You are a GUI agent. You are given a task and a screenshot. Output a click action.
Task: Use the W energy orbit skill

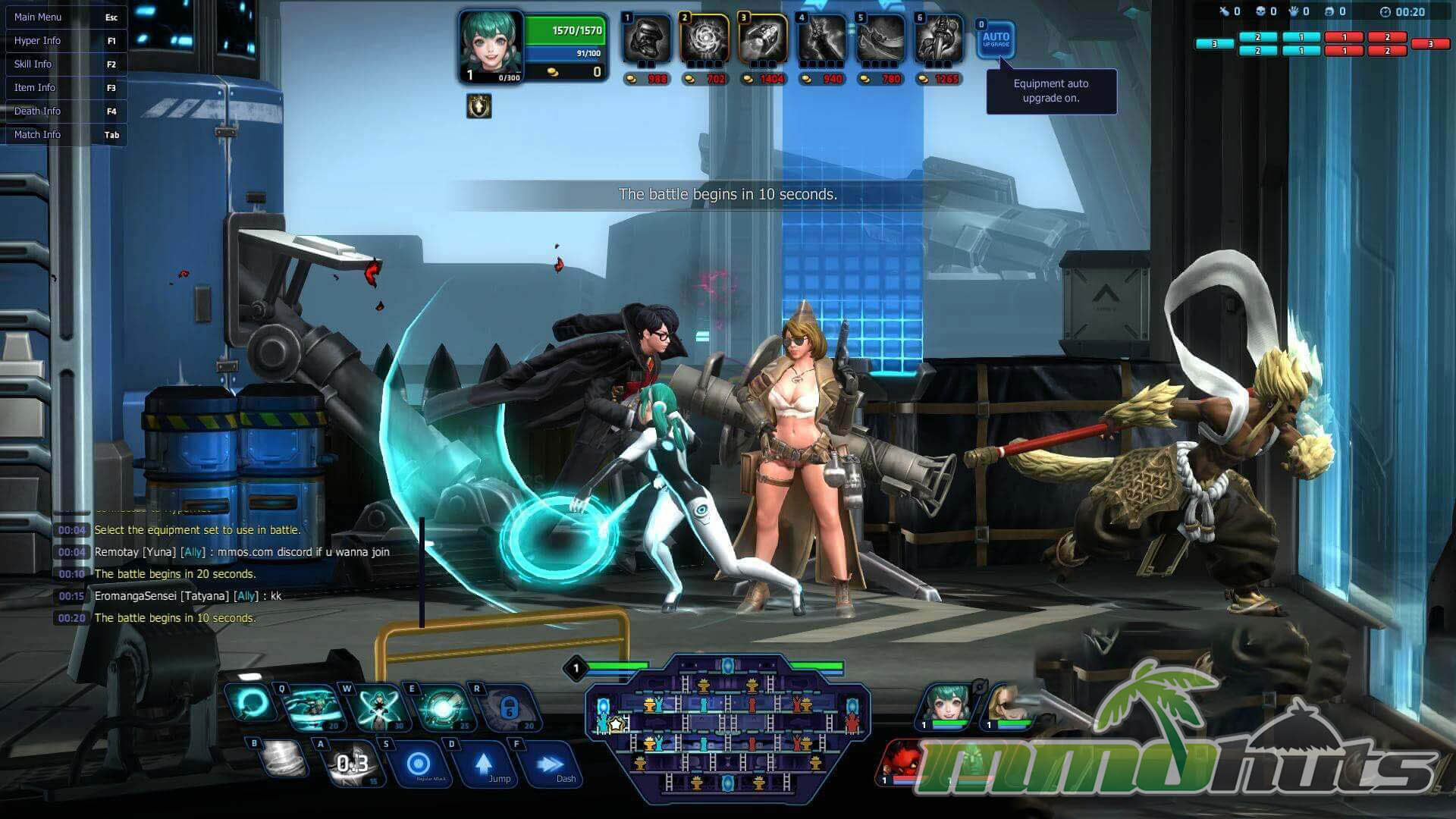378,707
